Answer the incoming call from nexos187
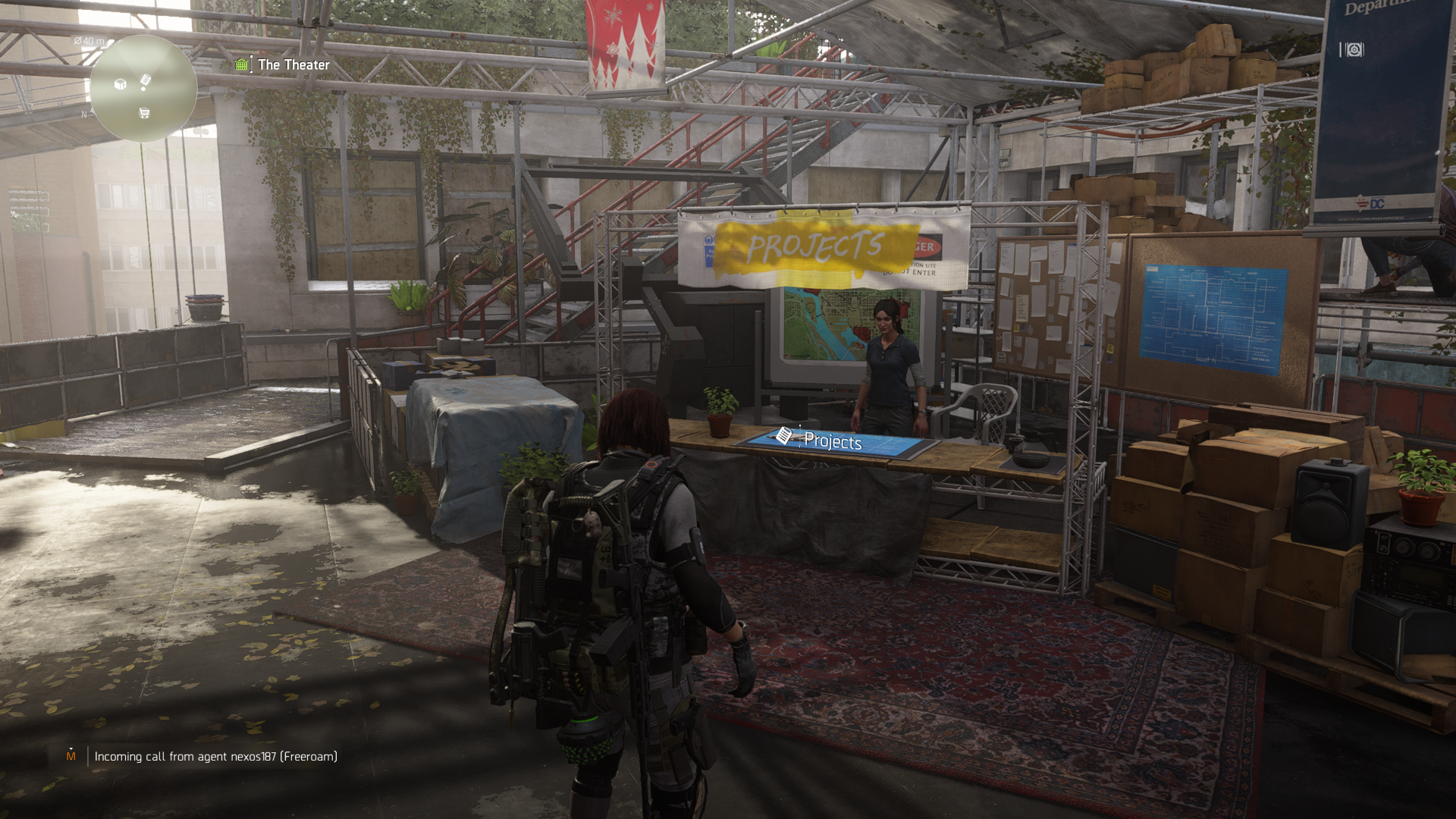 (215, 756)
